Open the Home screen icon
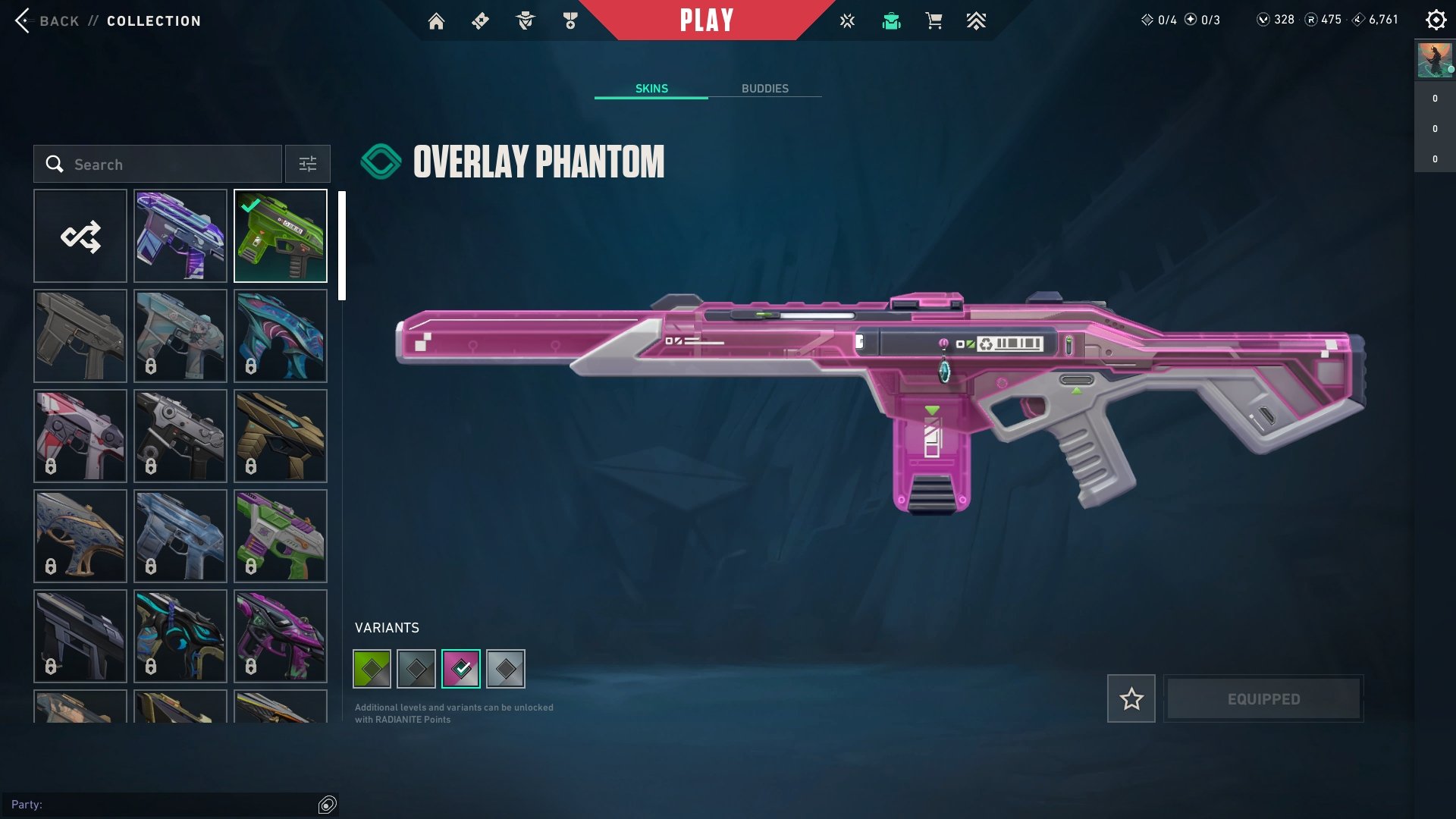This screenshot has height=819, width=1456. [437, 20]
